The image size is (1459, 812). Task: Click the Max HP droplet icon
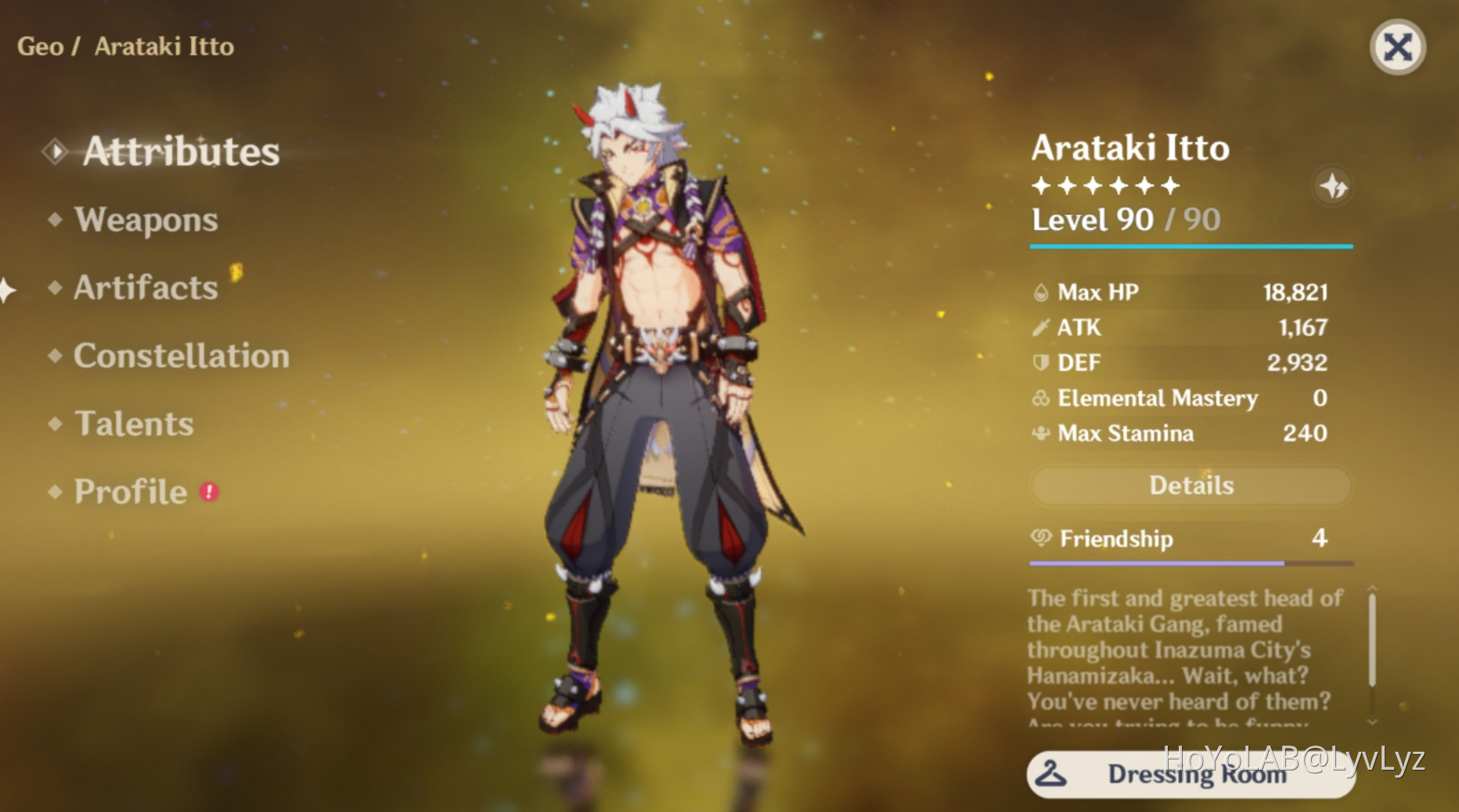pos(1039,293)
